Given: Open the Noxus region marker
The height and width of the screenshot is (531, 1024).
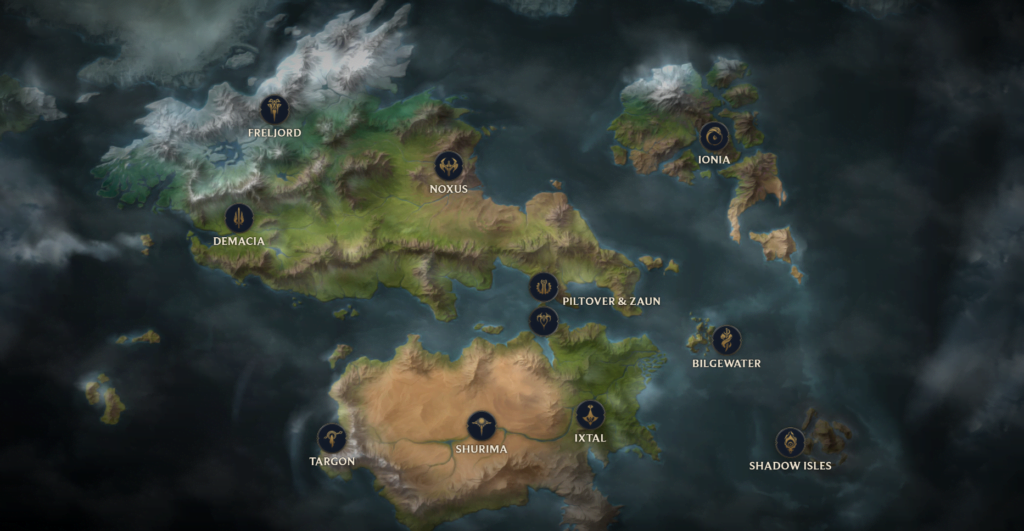Looking at the screenshot, I should tap(448, 166).
